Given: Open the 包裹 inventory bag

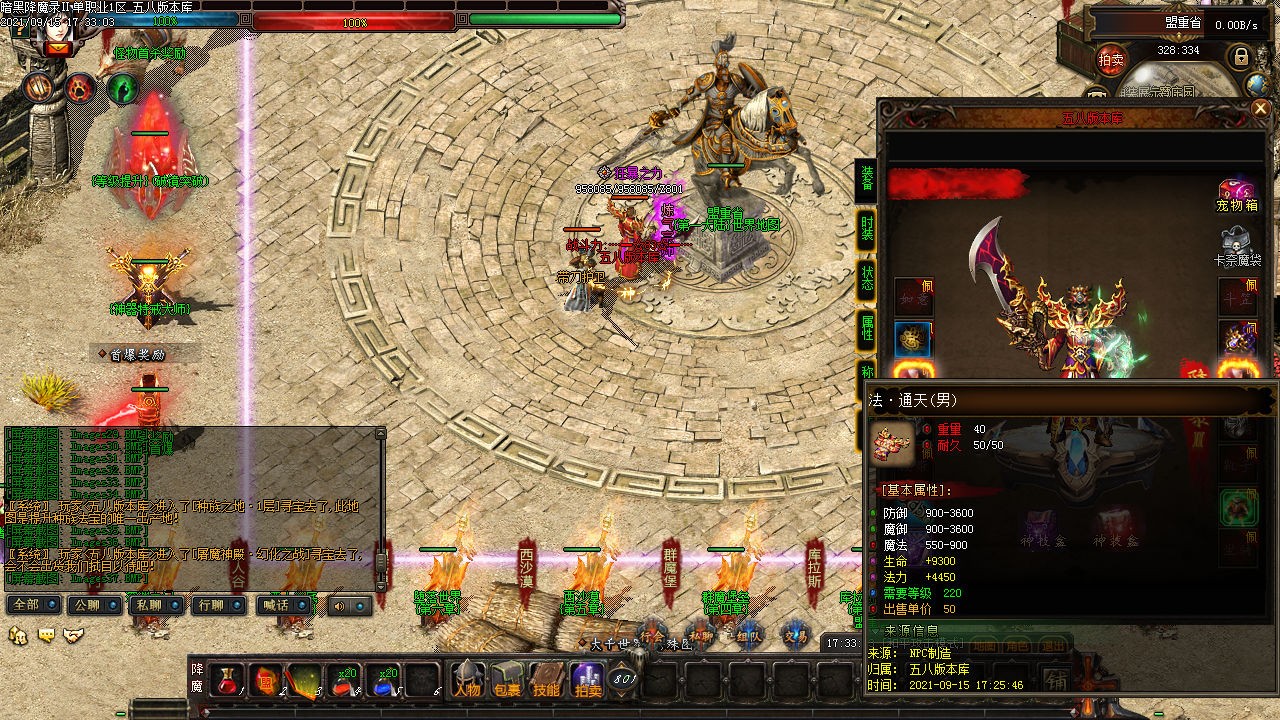Looking at the screenshot, I should pos(507,680).
